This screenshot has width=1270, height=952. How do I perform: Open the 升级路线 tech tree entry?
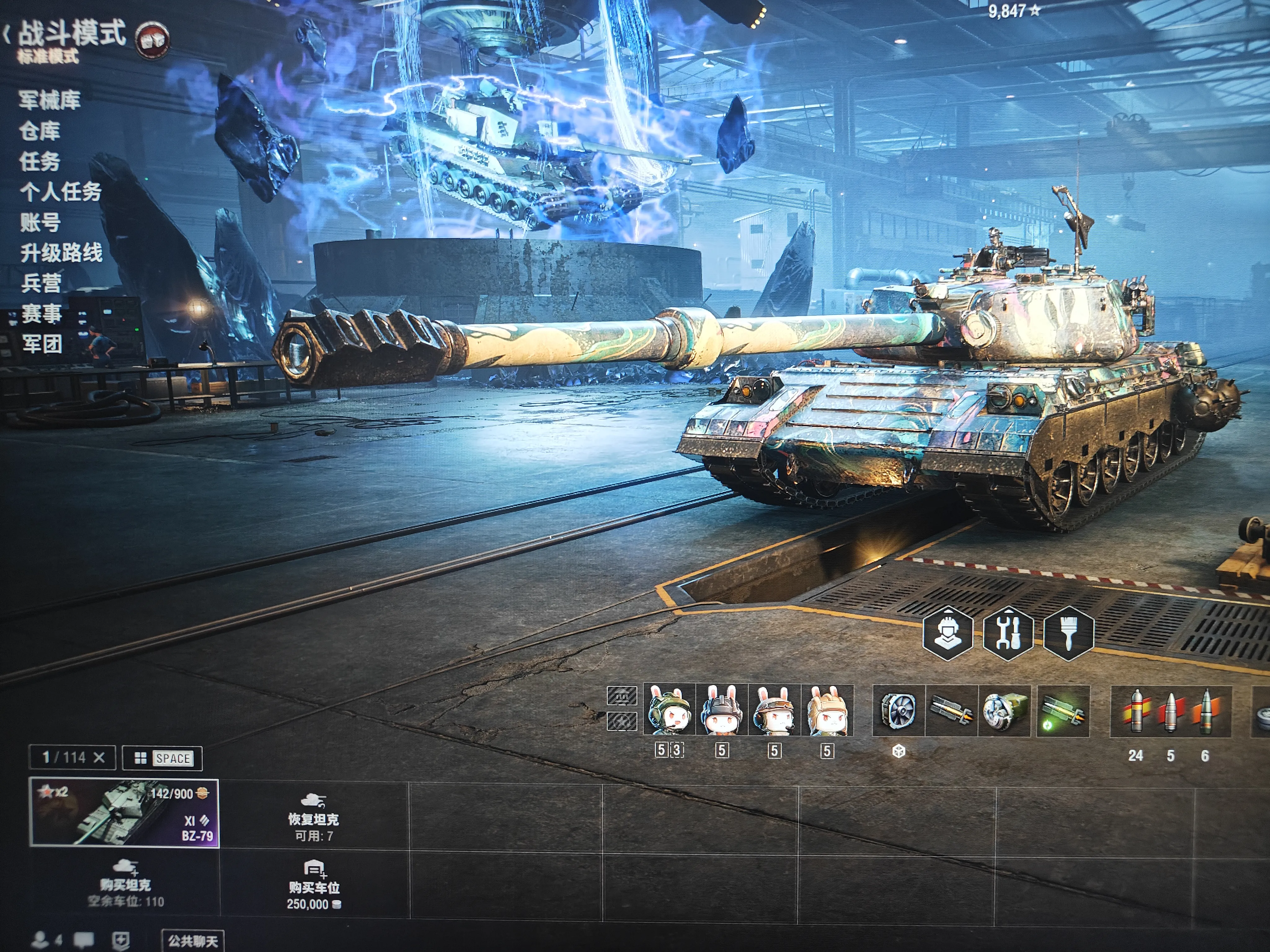point(61,253)
